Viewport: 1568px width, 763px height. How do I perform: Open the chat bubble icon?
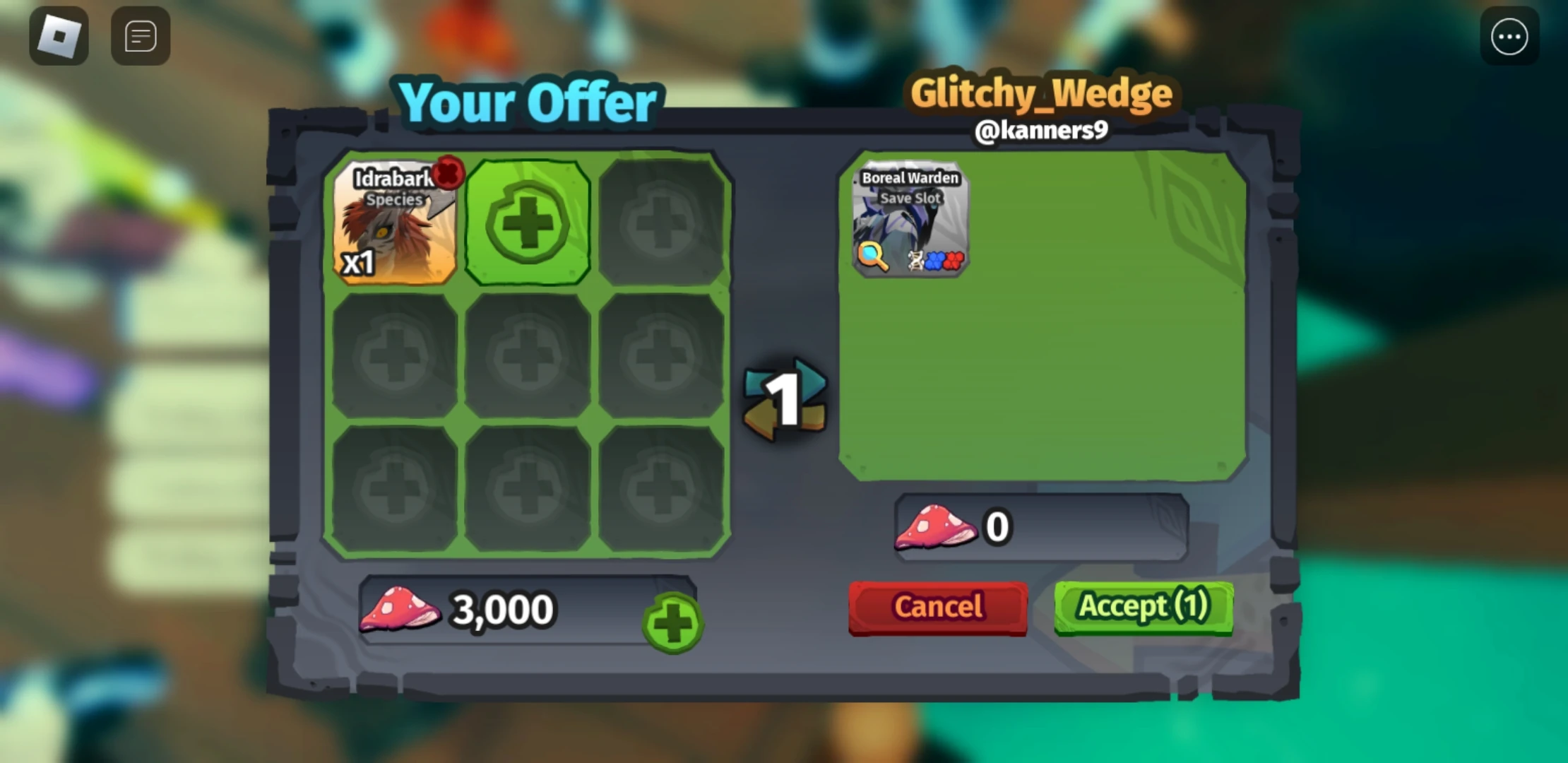(x=139, y=35)
